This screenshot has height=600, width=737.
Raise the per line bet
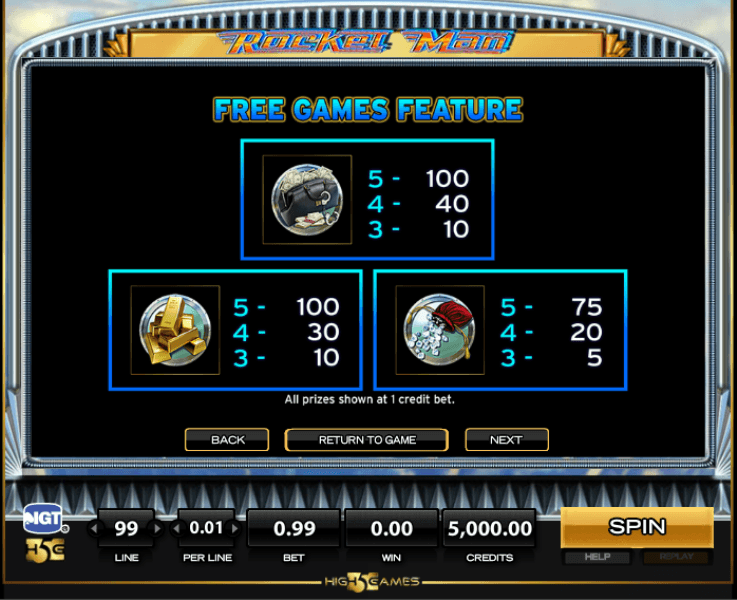236,528
